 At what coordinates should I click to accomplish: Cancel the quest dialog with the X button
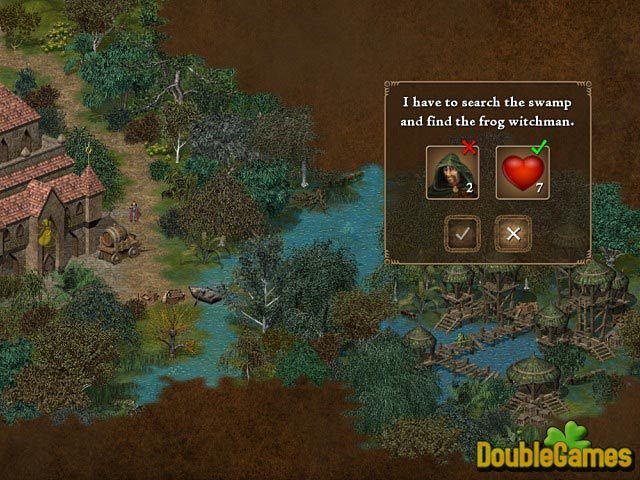pos(513,233)
